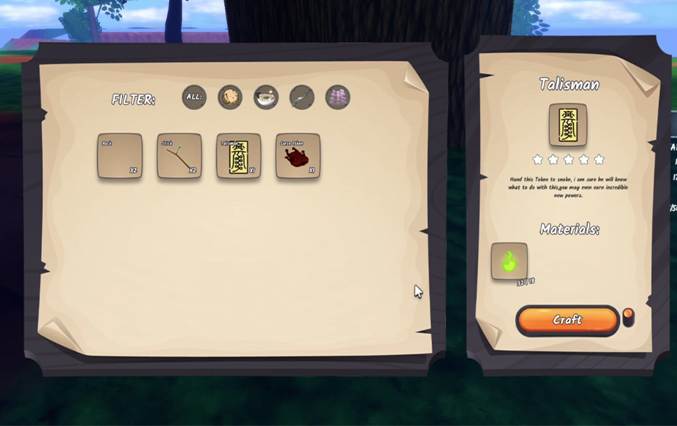The height and width of the screenshot is (426, 677).
Task: Click the small orange button beside Craft
Action: 628,315
